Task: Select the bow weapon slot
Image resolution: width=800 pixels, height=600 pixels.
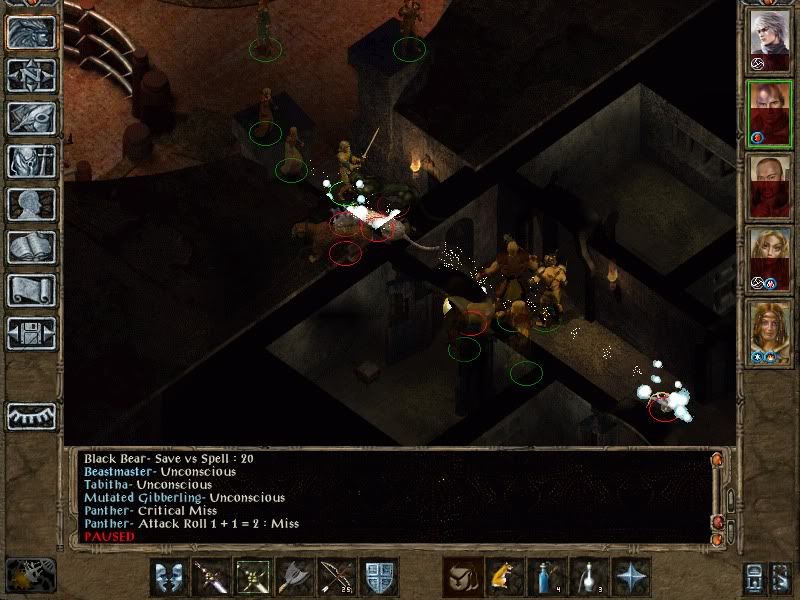Action: pyautogui.click(x=336, y=577)
